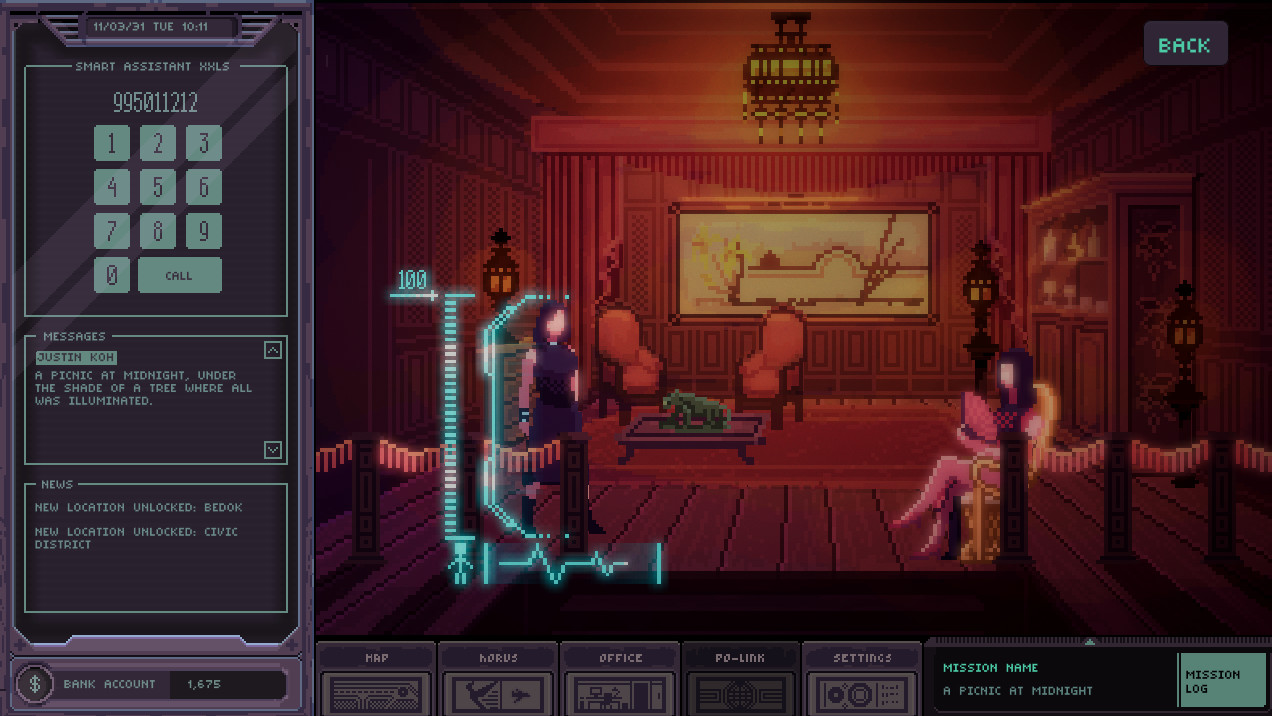Call the dialed number

[x=180, y=275]
